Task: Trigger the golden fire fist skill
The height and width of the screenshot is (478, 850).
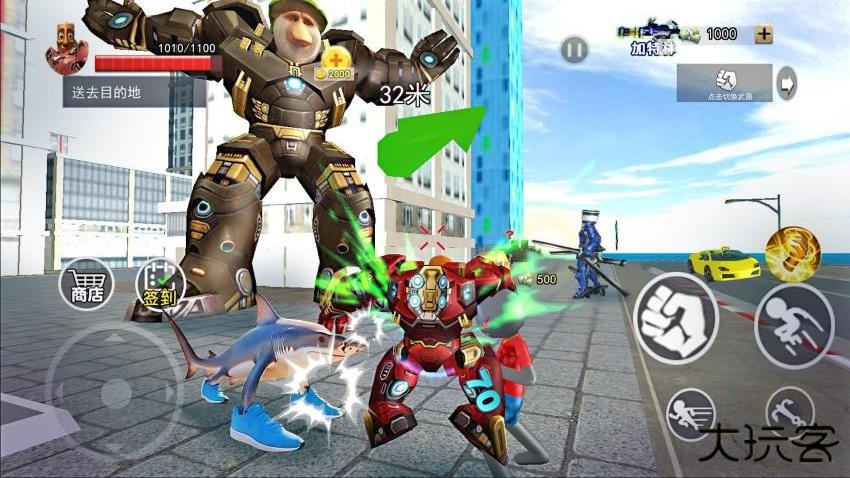Action: (793, 253)
